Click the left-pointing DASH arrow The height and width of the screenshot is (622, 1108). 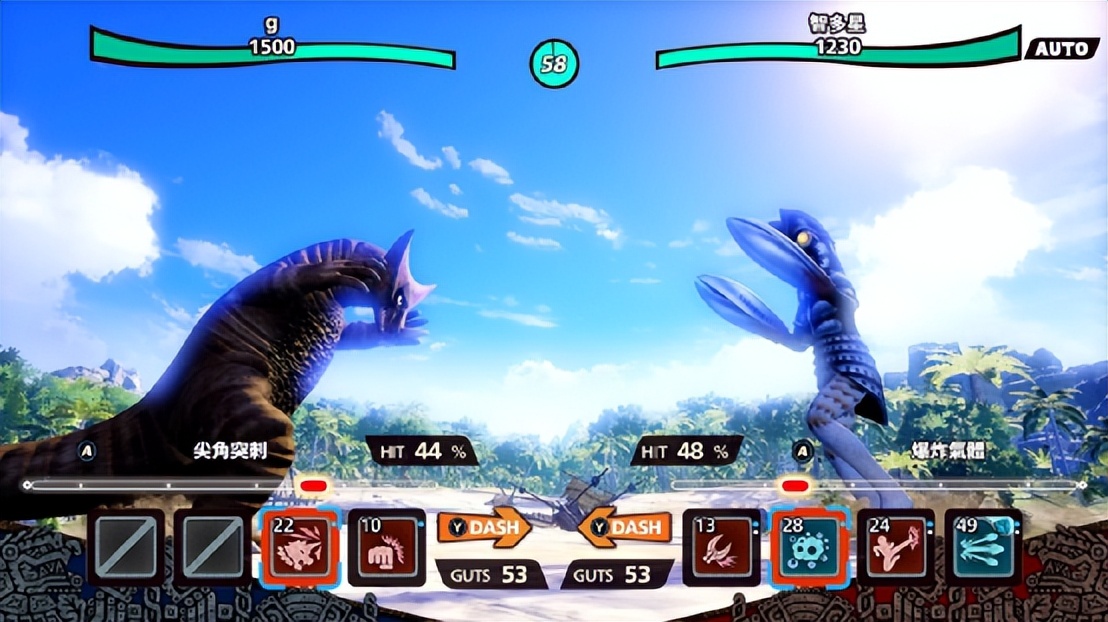624,528
